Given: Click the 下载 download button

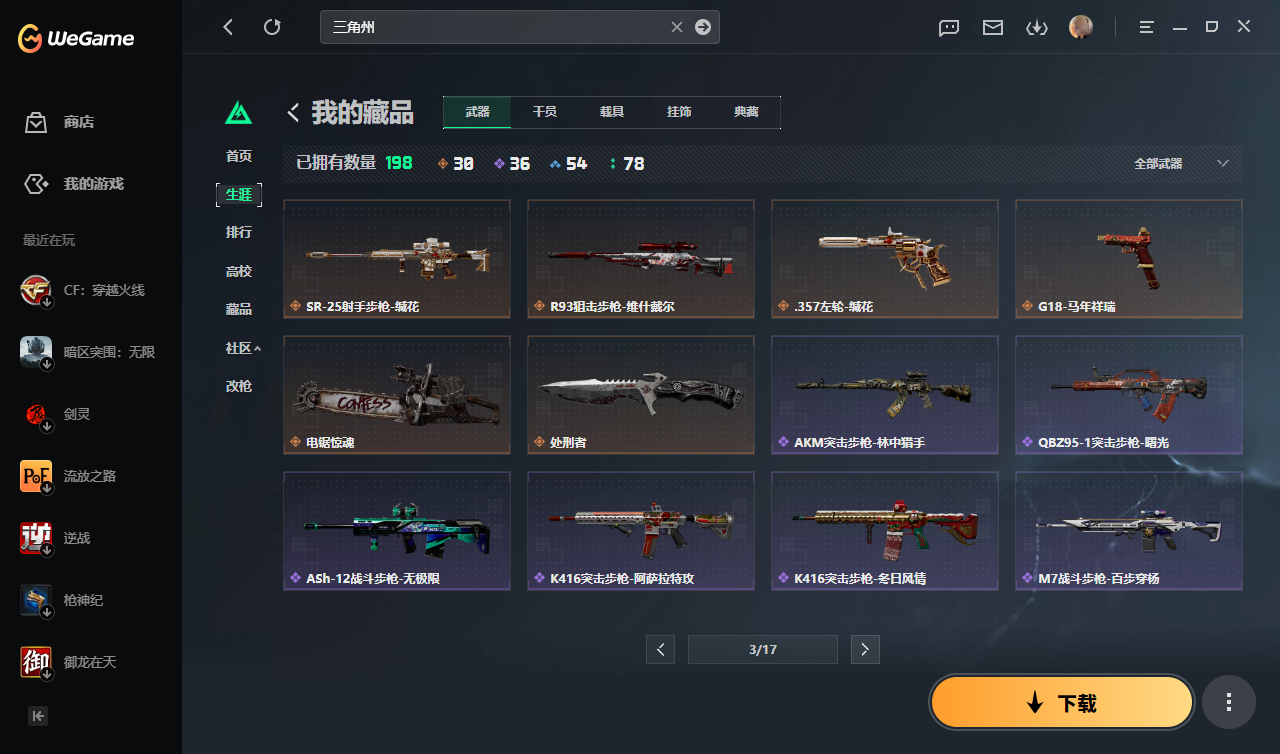Looking at the screenshot, I should tap(1061, 702).
